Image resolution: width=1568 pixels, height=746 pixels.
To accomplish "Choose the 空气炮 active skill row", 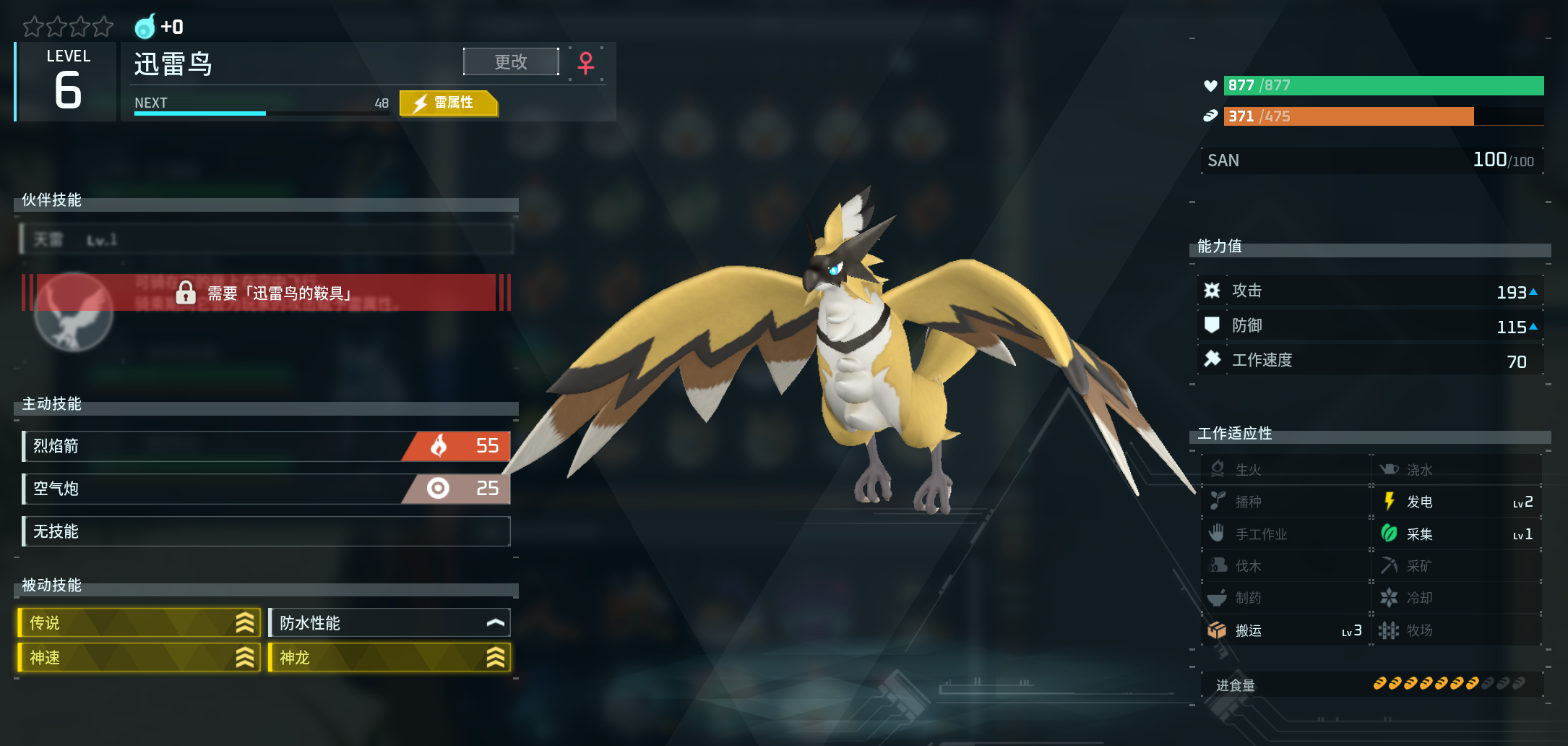I will (266, 489).
